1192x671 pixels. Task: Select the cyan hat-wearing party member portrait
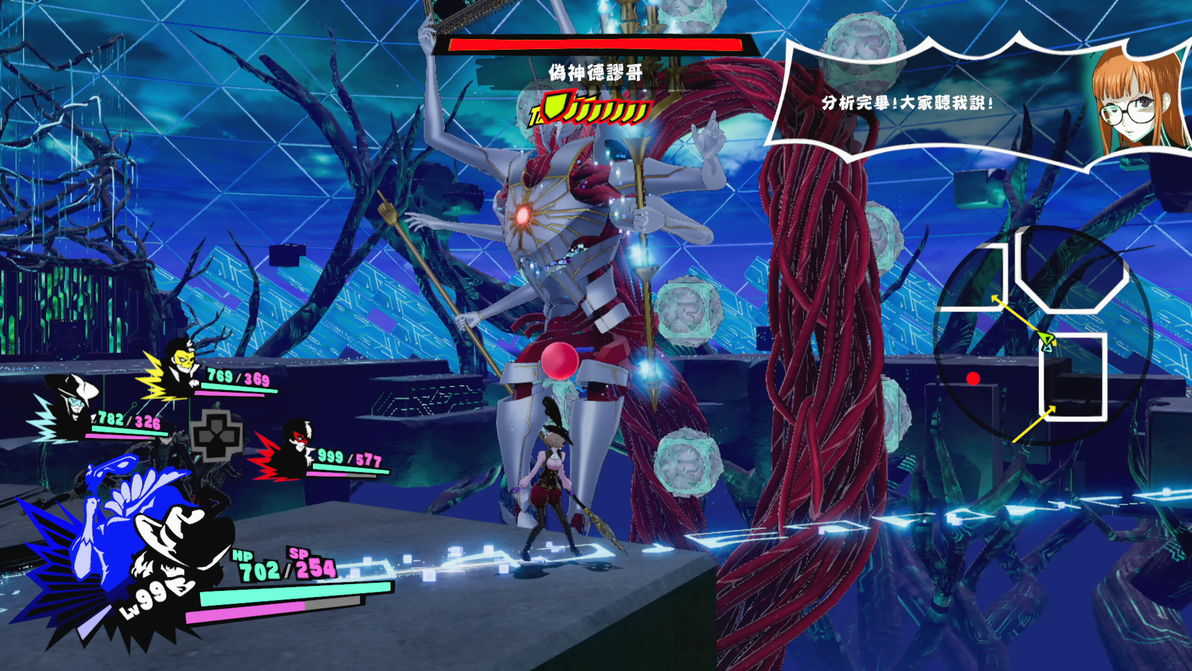[x=68, y=404]
